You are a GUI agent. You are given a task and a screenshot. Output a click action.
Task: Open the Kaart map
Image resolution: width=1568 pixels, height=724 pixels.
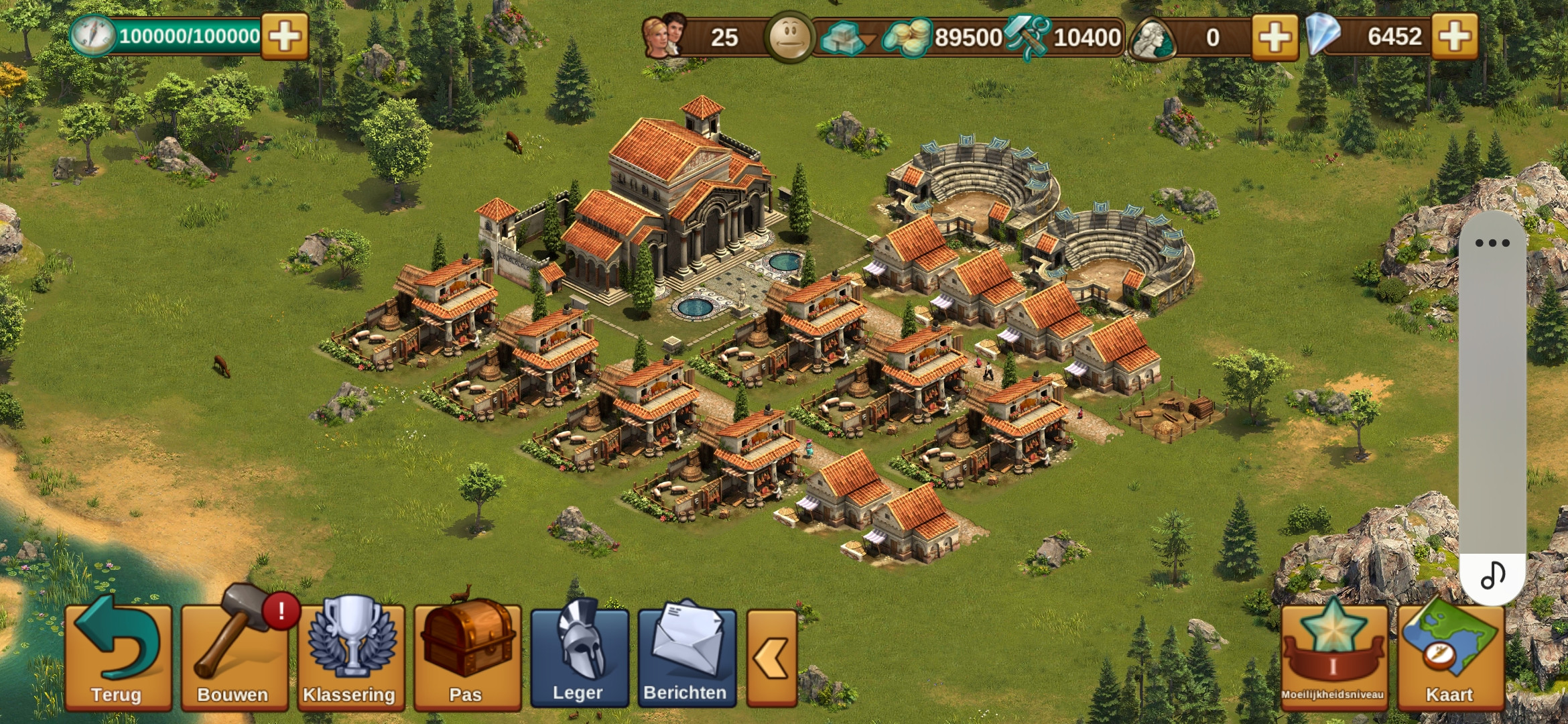pos(1450,656)
